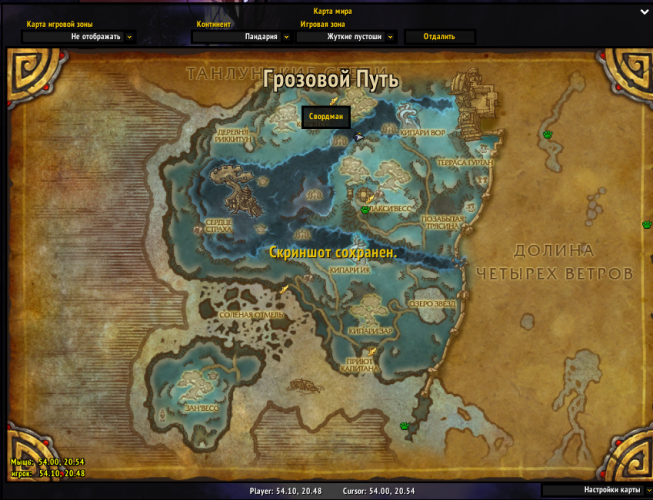The height and width of the screenshot is (500, 653).
Task: Select the Свордман player marker label
Action: [x=326, y=117]
